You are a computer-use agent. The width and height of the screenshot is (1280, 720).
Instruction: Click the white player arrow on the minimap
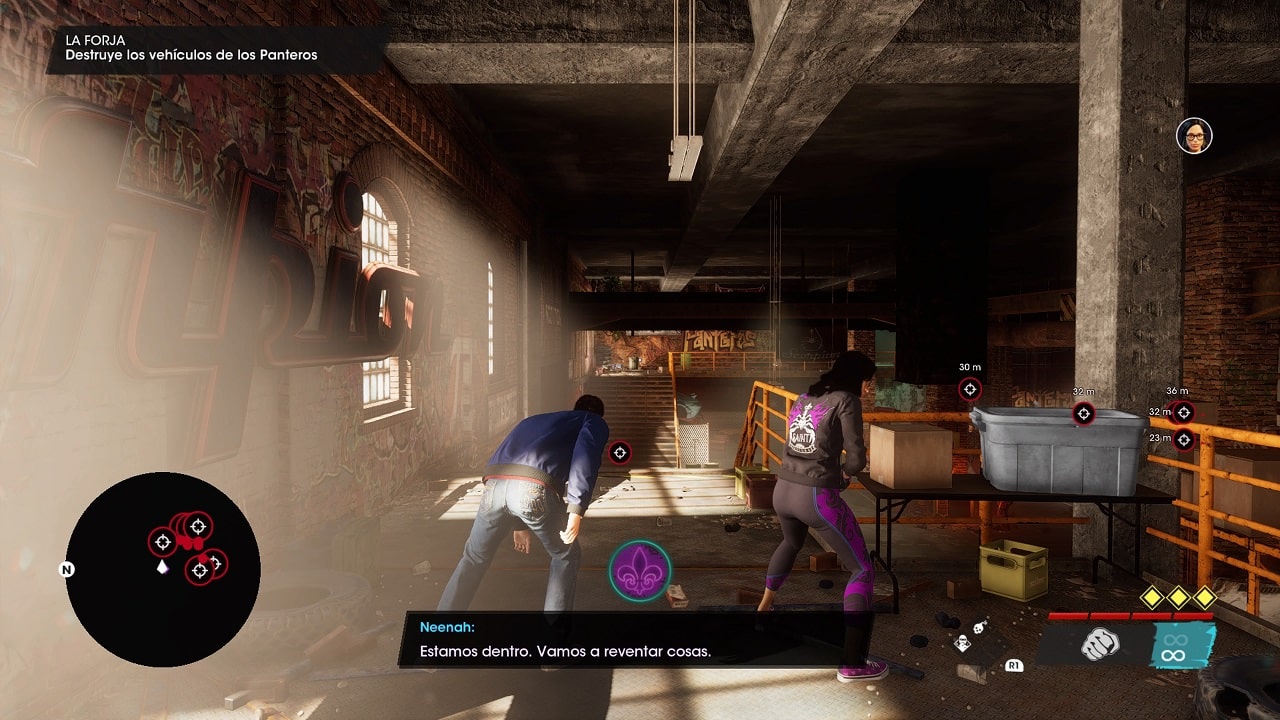(x=162, y=567)
